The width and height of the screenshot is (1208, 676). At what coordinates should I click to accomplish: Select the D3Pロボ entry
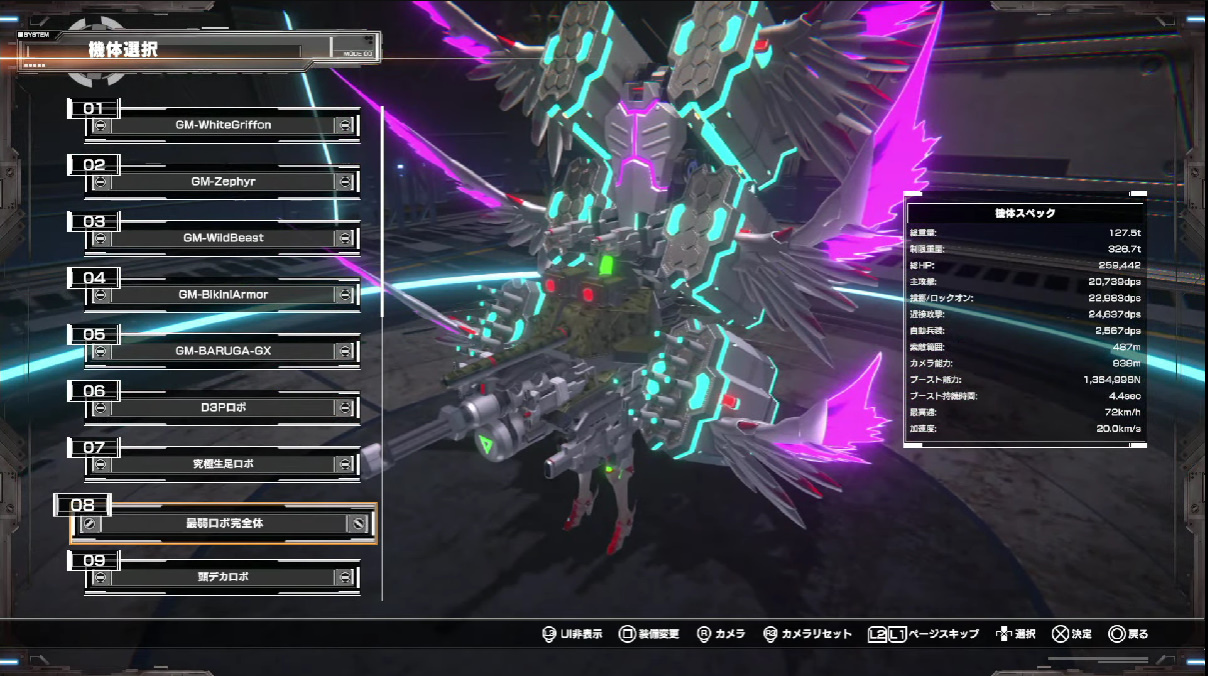pos(224,408)
